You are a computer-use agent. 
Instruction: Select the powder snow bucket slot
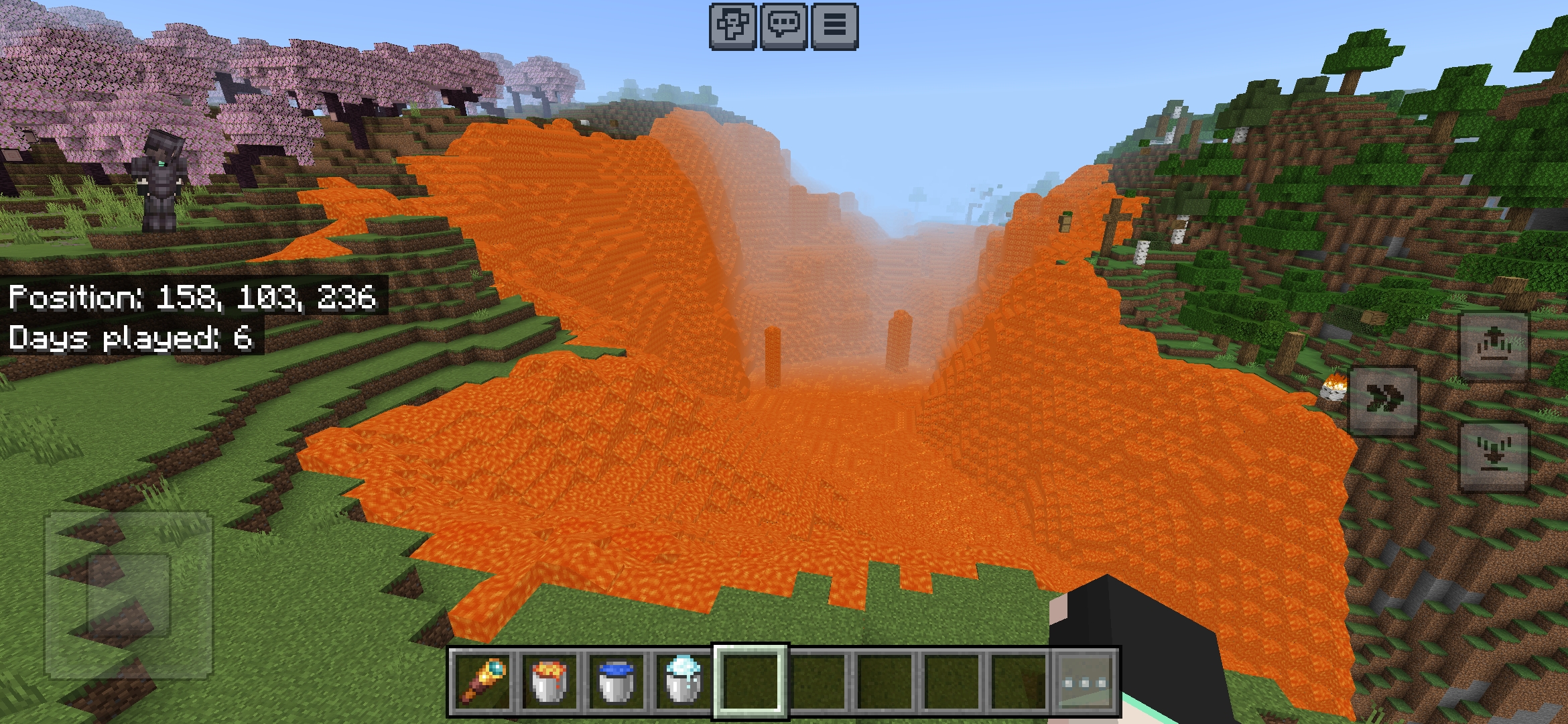[x=683, y=681]
